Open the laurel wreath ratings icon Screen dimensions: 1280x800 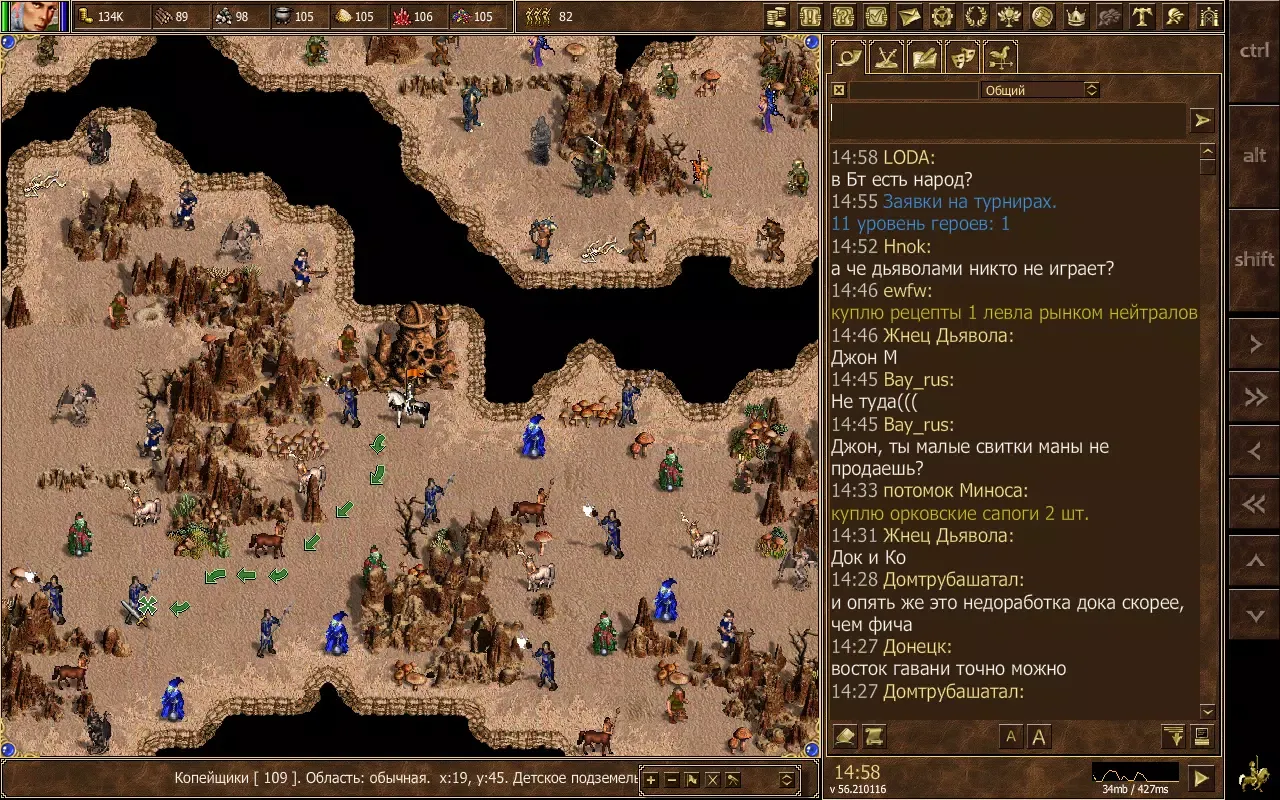pyautogui.click(x=975, y=16)
